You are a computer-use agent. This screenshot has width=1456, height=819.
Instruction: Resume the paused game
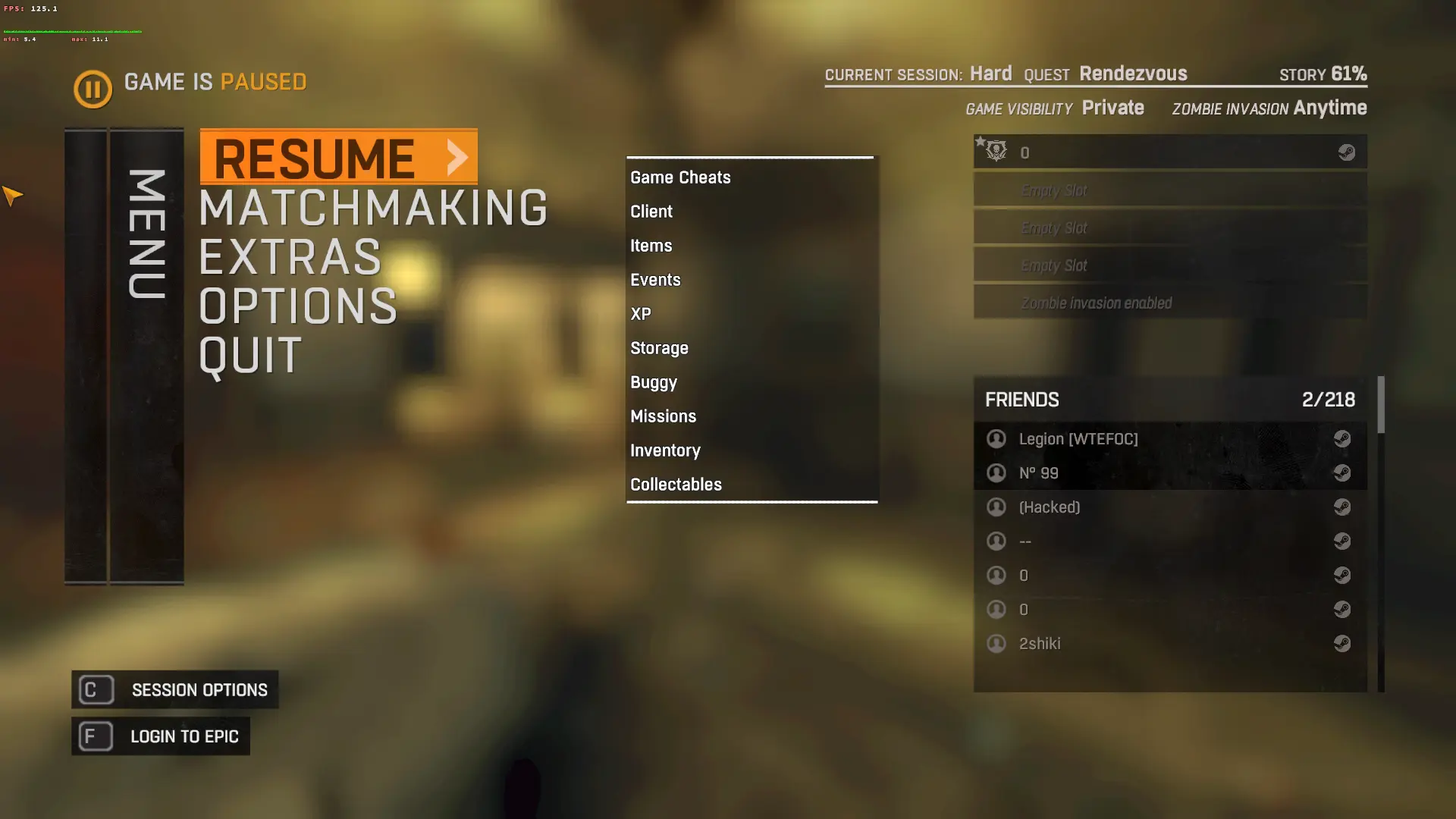click(338, 157)
